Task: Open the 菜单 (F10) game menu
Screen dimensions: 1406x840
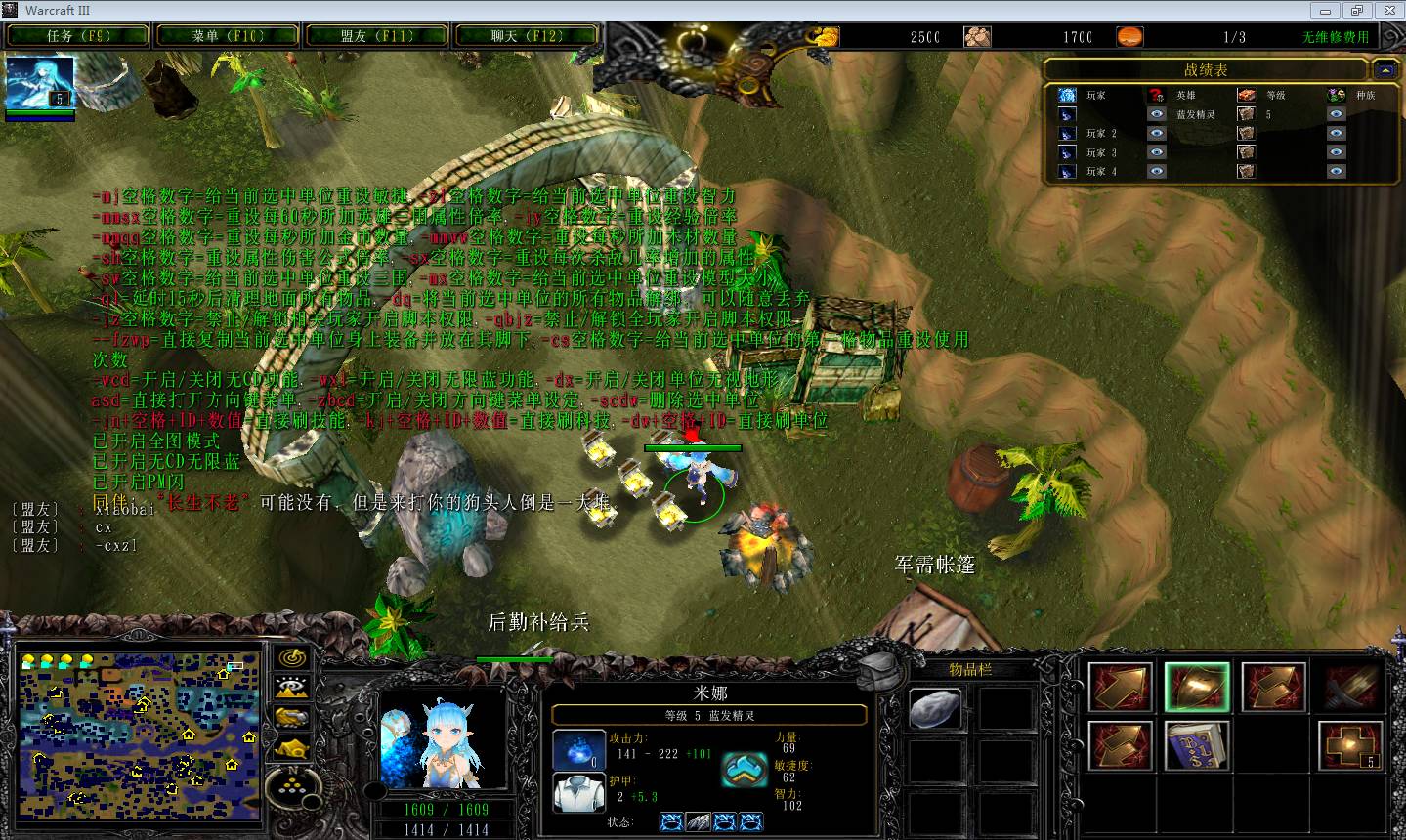Action: [228, 36]
